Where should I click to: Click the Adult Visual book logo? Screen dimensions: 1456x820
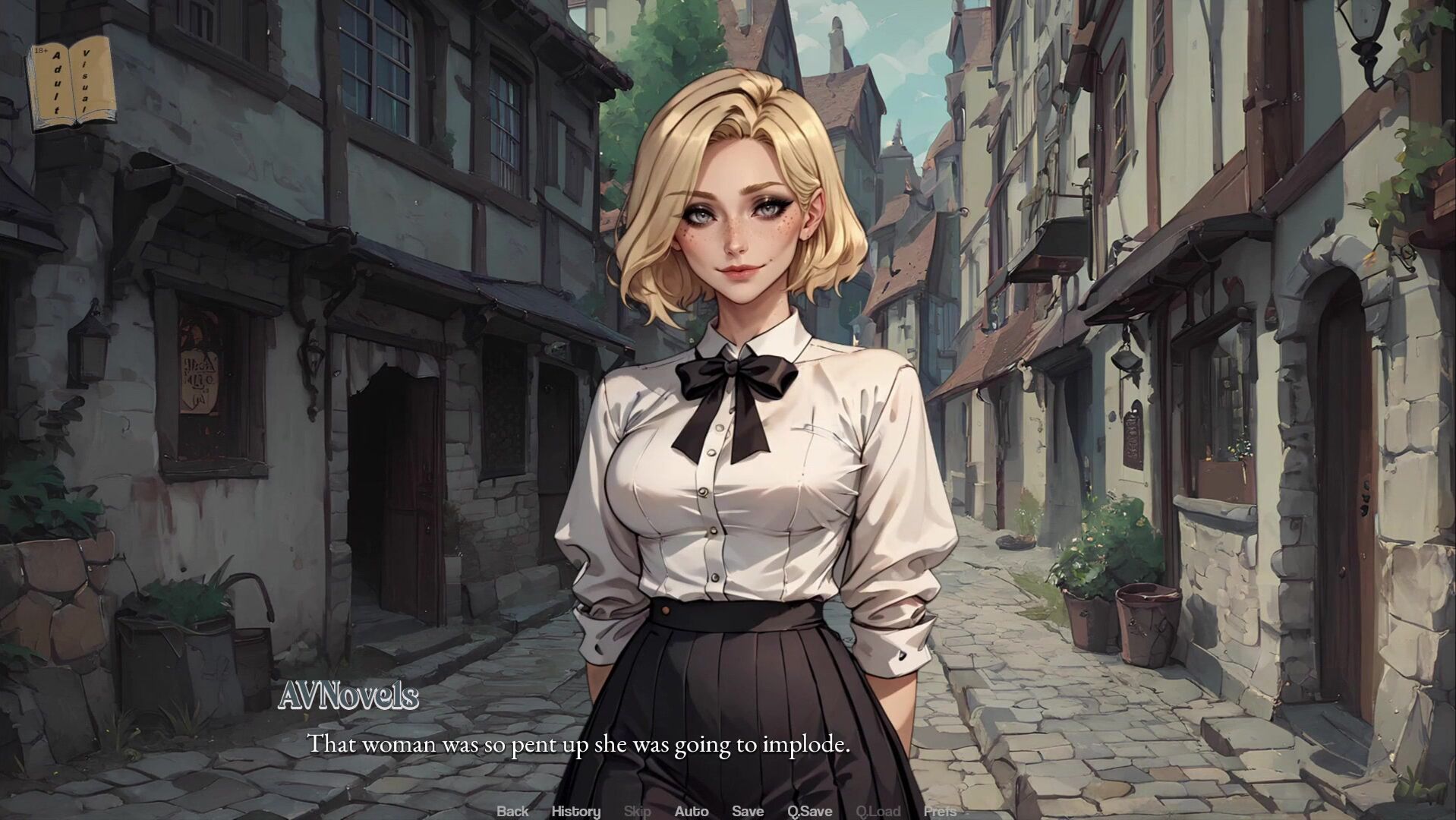[71, 84]
